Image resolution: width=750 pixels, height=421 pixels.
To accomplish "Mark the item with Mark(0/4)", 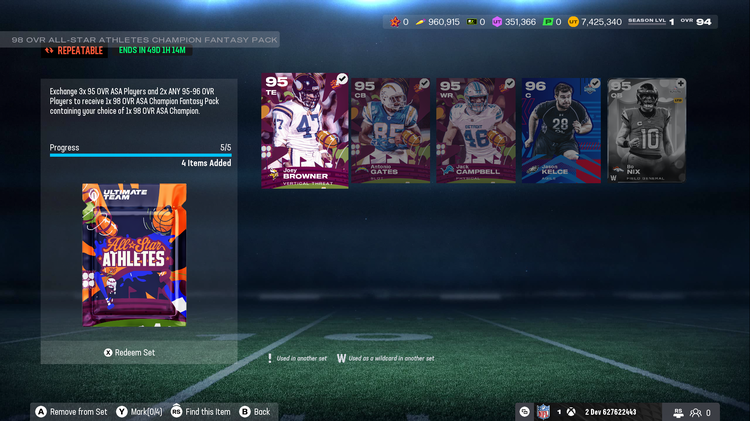I will point(139,411).
